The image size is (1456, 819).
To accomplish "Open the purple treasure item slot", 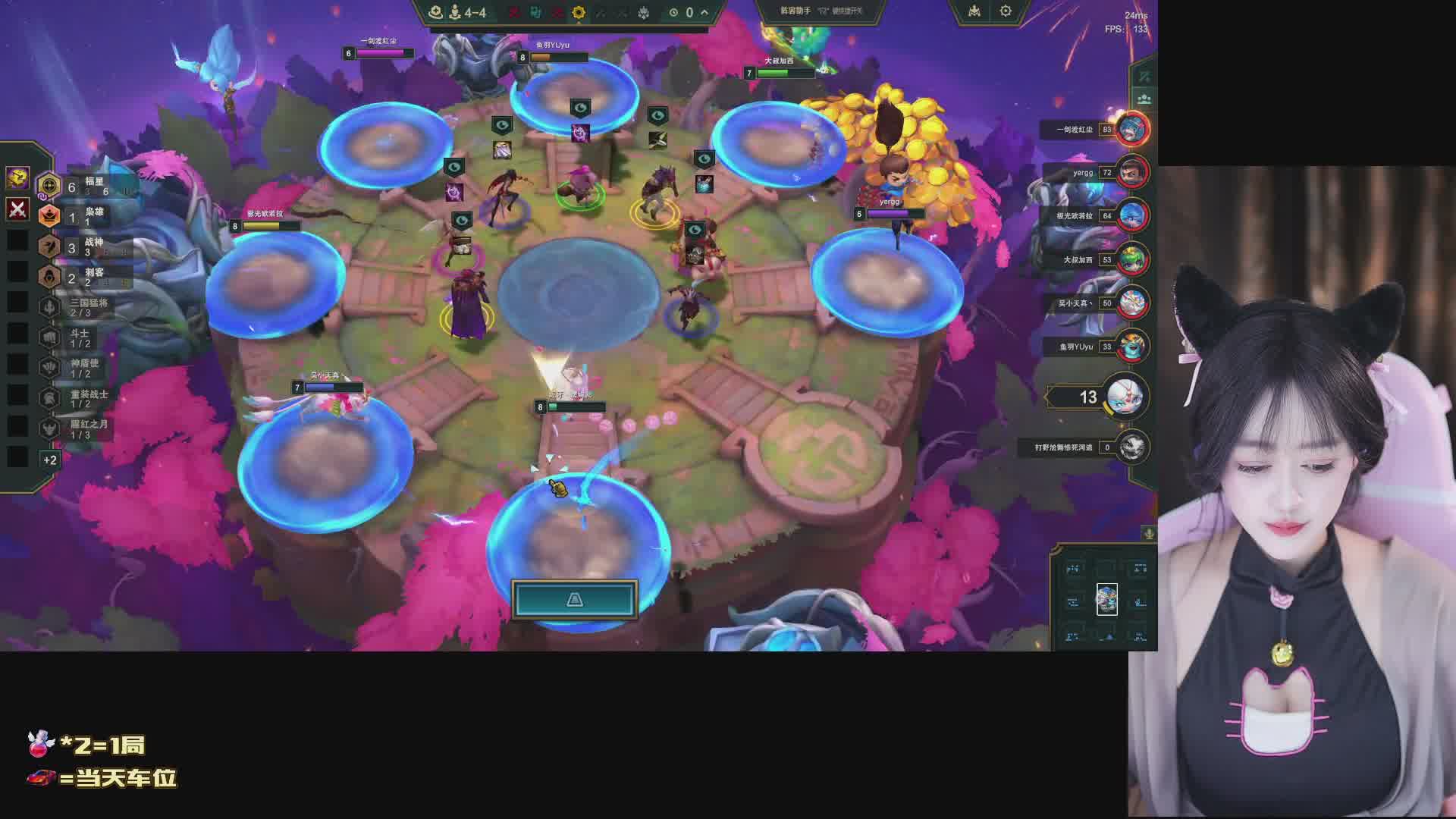I will 18,177.
